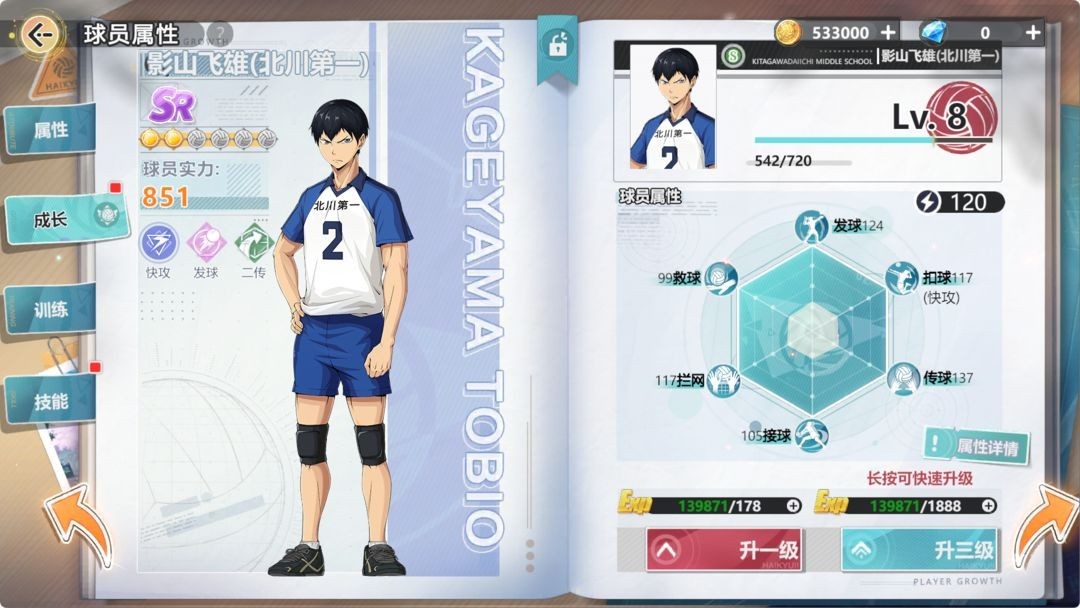This screenshot has width=1080, height=608.
Task: View the 二传 setter skill icon
Action: (x=253, y=243)
